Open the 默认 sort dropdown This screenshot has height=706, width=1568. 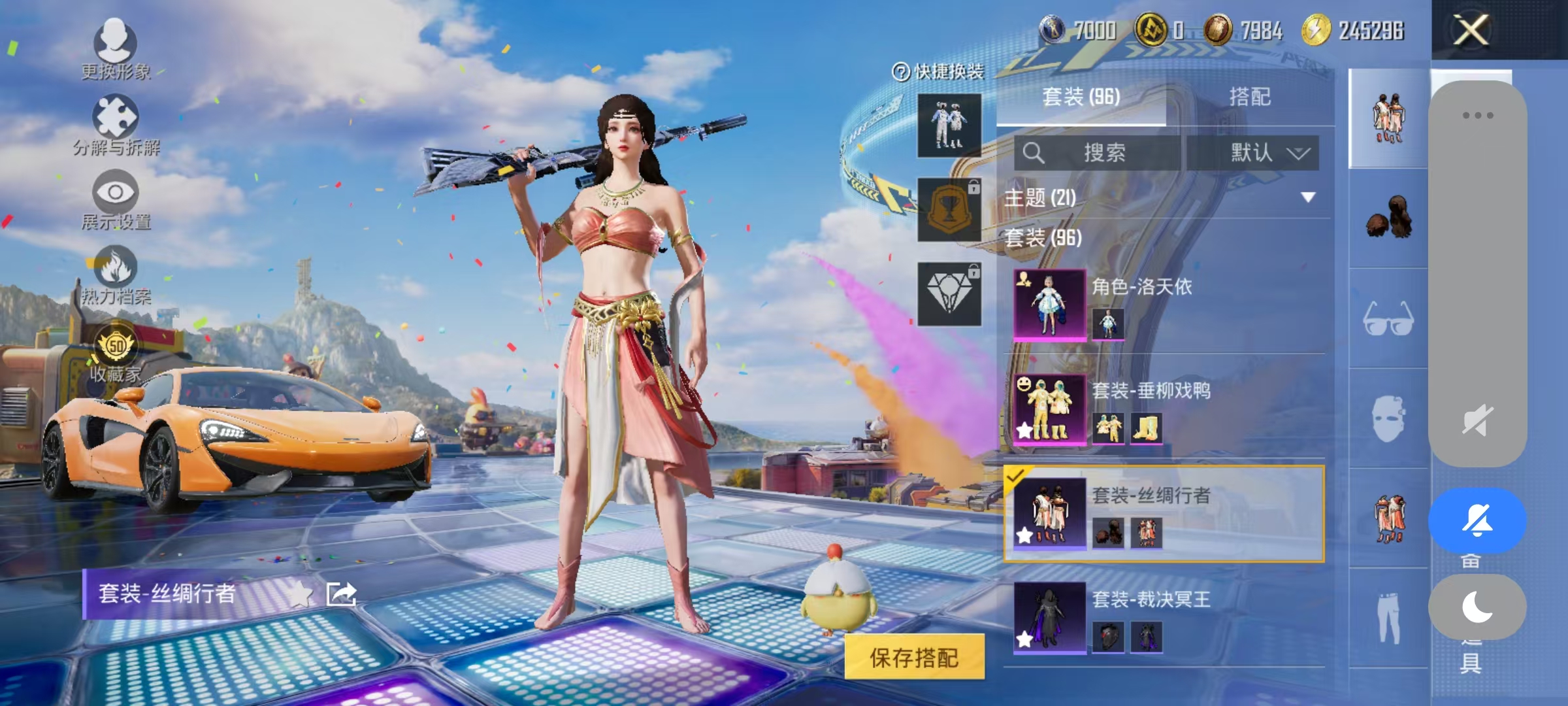click(1253, 152)
